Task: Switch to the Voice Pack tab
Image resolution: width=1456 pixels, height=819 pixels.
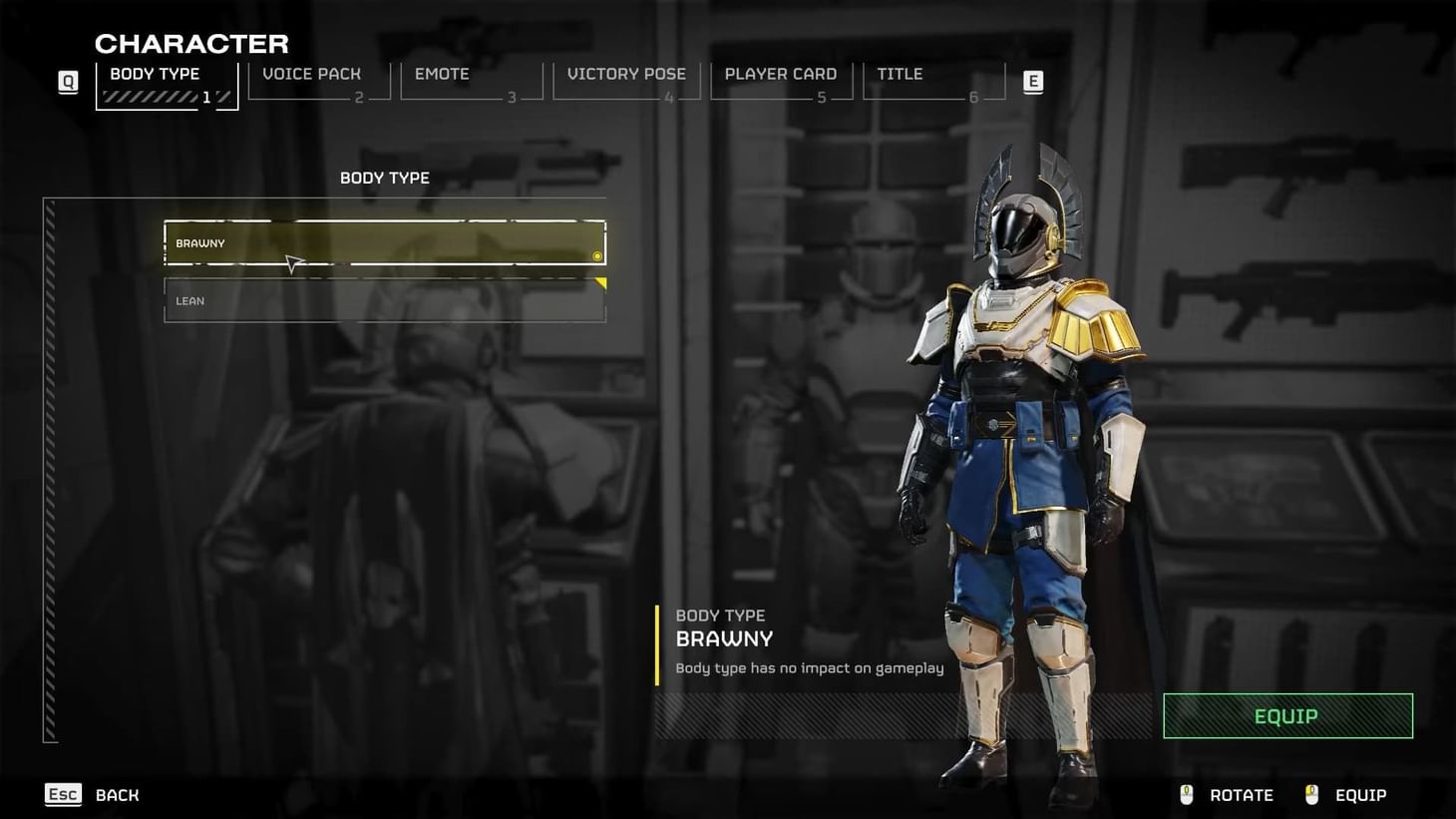Action: 310,74
